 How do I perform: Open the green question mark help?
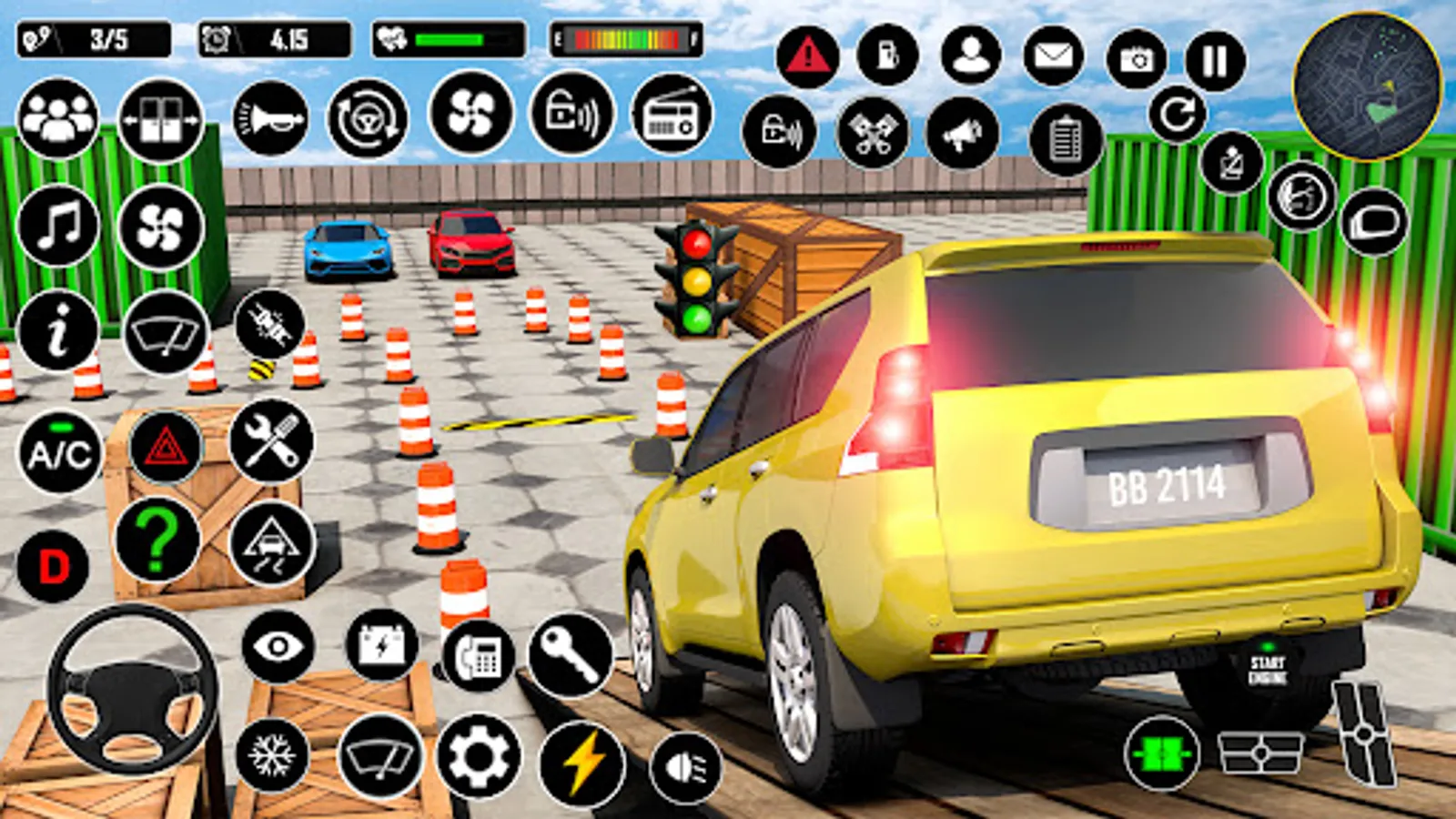157,541
